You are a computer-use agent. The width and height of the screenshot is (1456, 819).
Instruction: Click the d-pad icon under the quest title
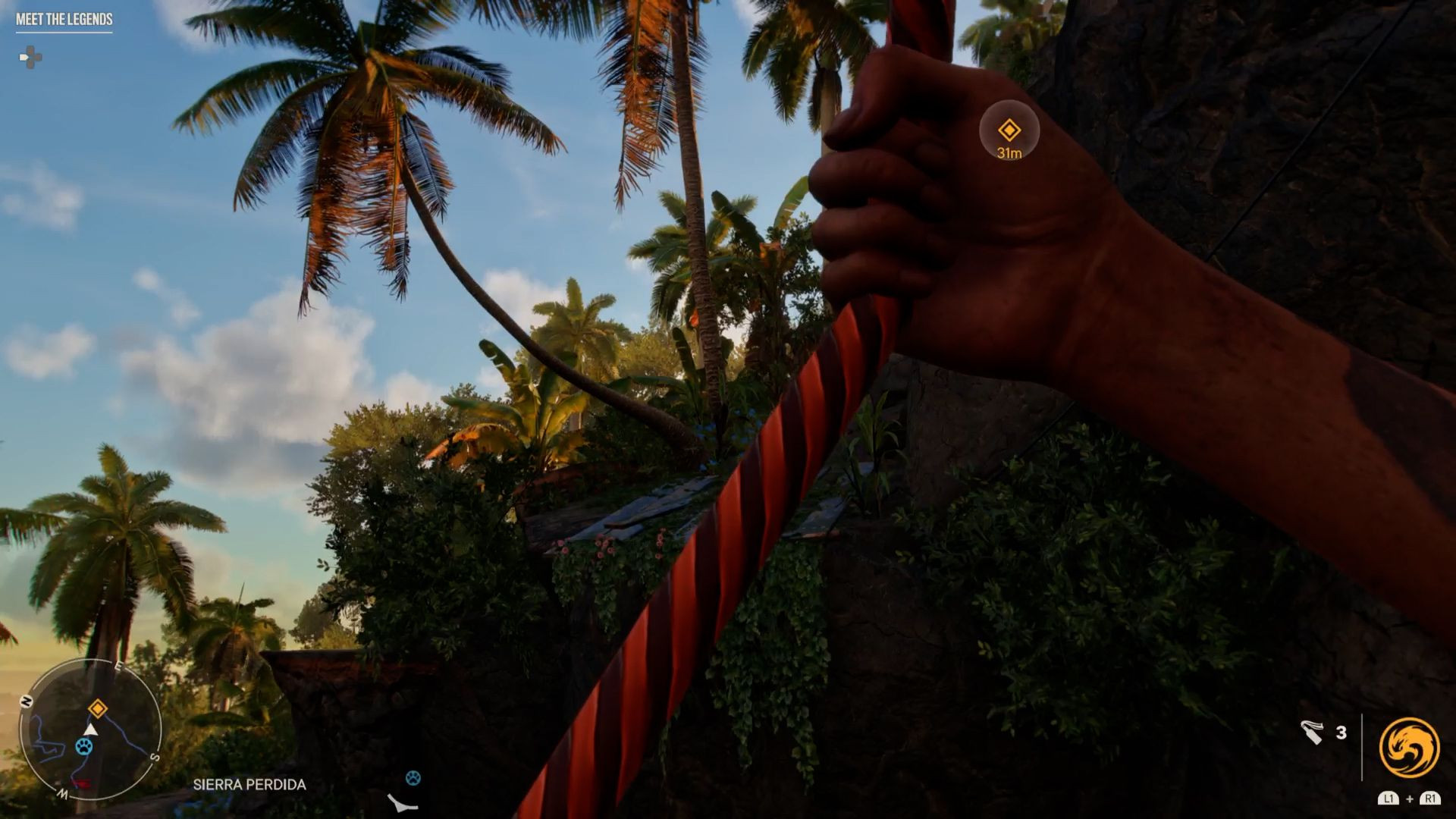click(x=30, y=58)
